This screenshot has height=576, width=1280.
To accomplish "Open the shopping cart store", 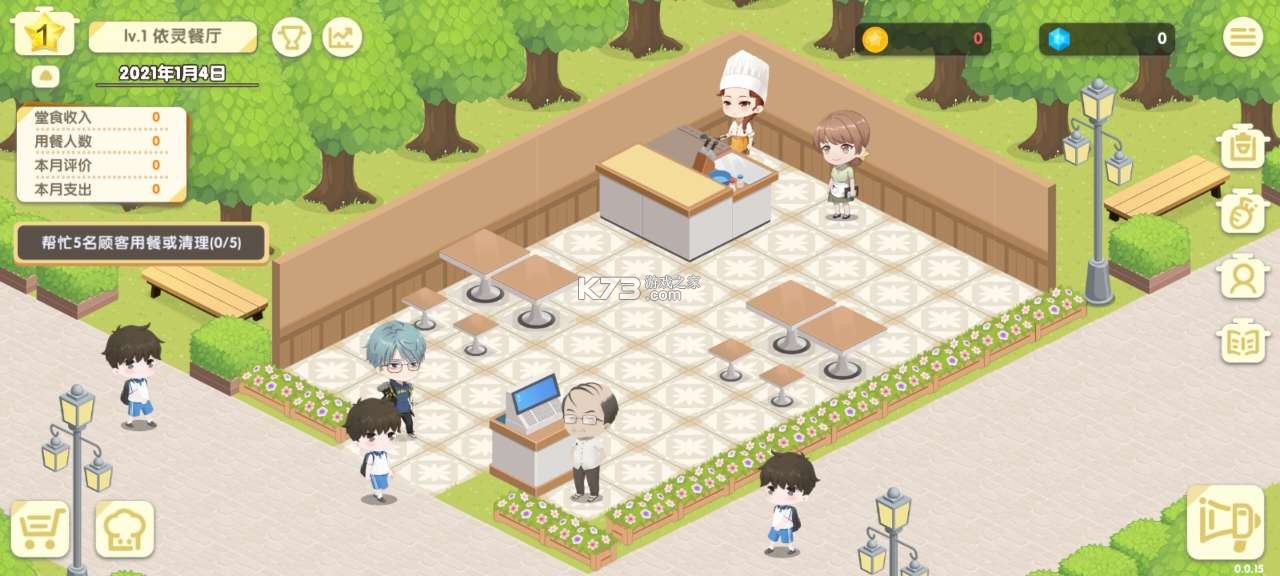I will tap(40, 529).
